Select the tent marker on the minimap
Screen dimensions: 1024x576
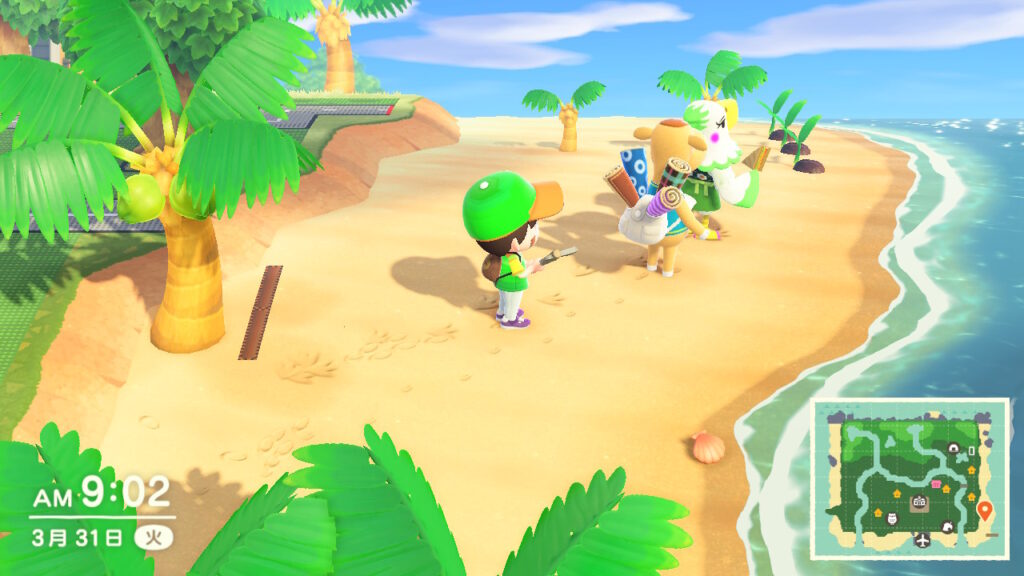point(953,448)
